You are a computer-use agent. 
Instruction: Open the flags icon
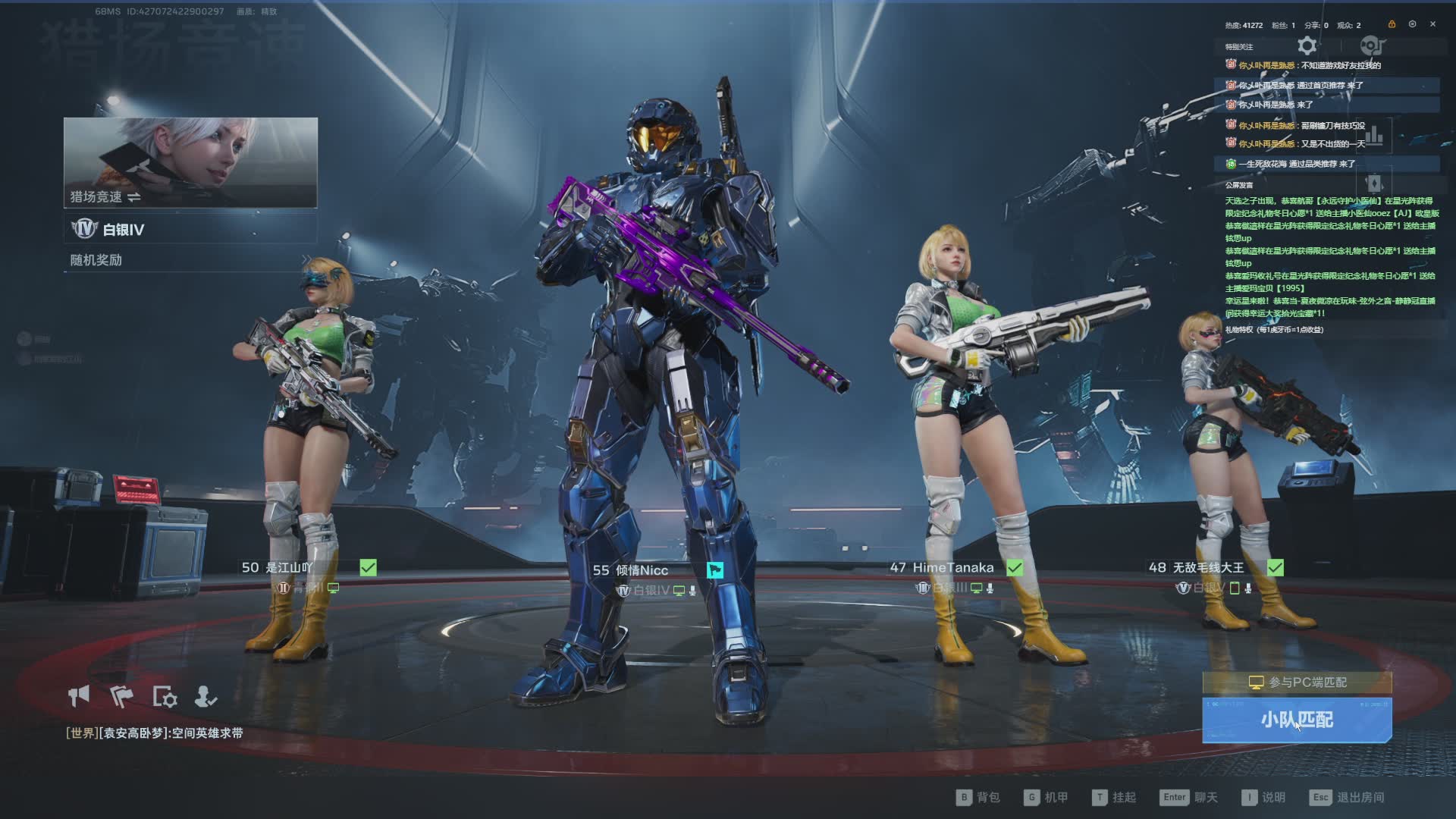pyautogui.click(x=121, y=696)
